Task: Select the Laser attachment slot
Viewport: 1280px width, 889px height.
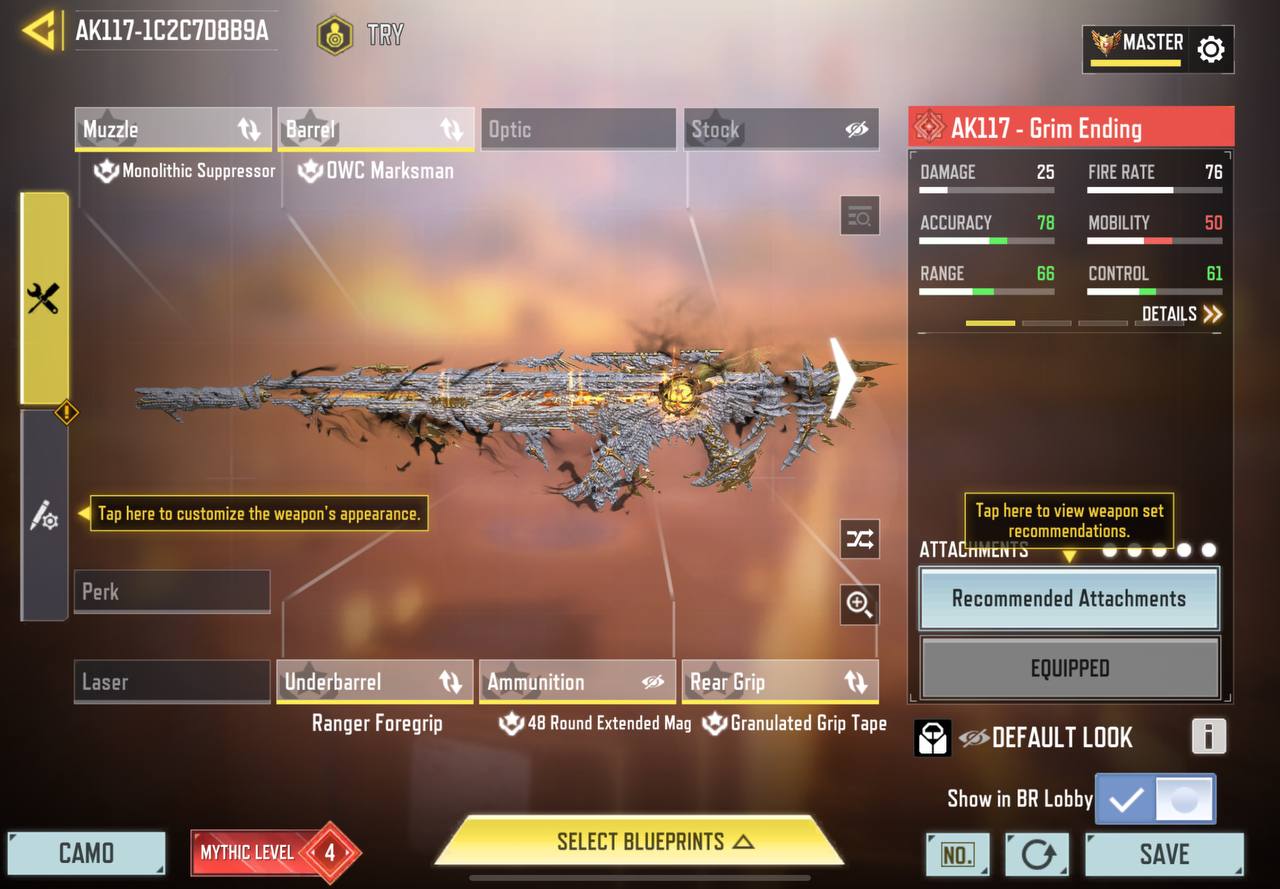Action: [x=172, y=682]
